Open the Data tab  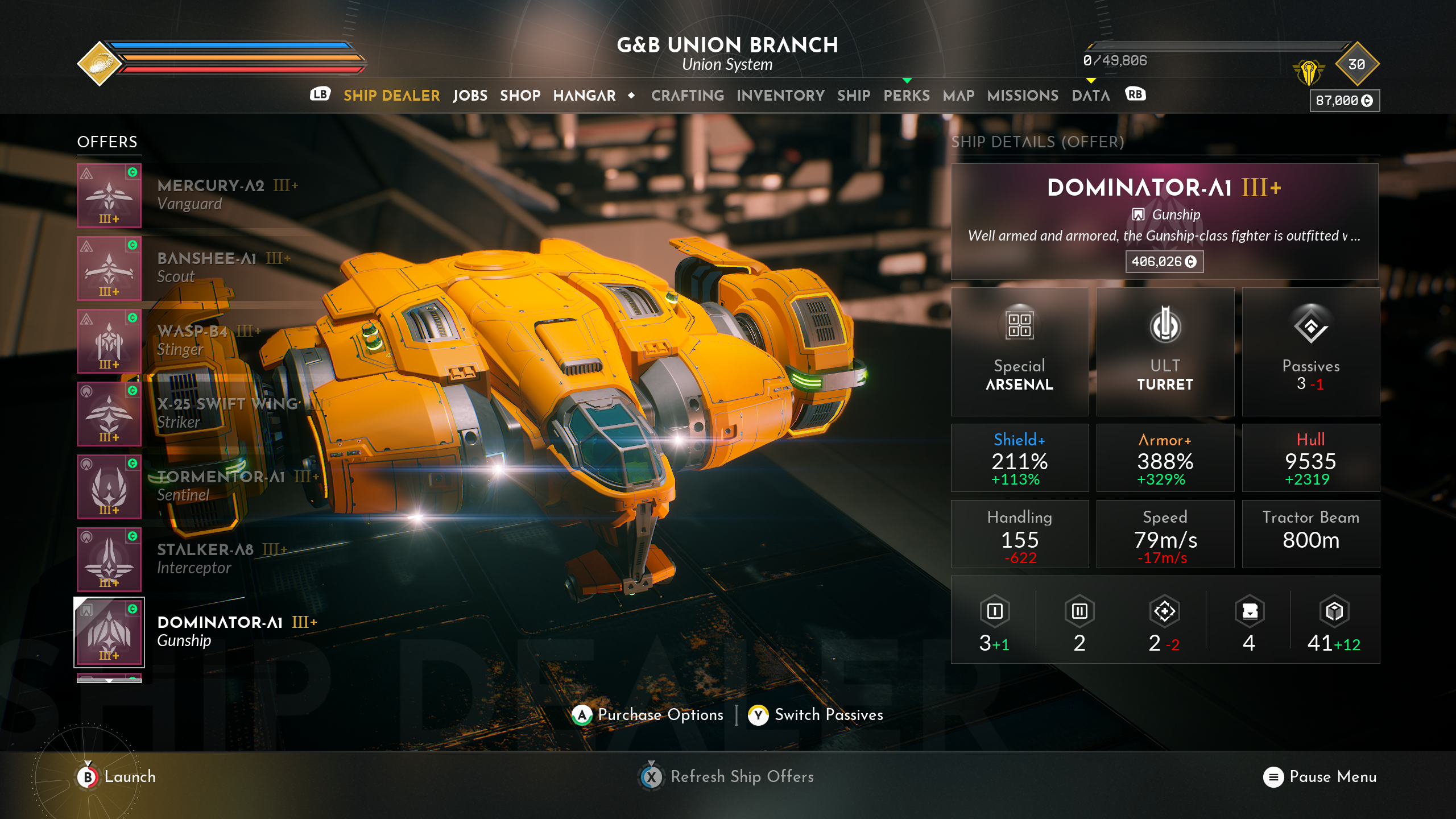click(1090, 96)
